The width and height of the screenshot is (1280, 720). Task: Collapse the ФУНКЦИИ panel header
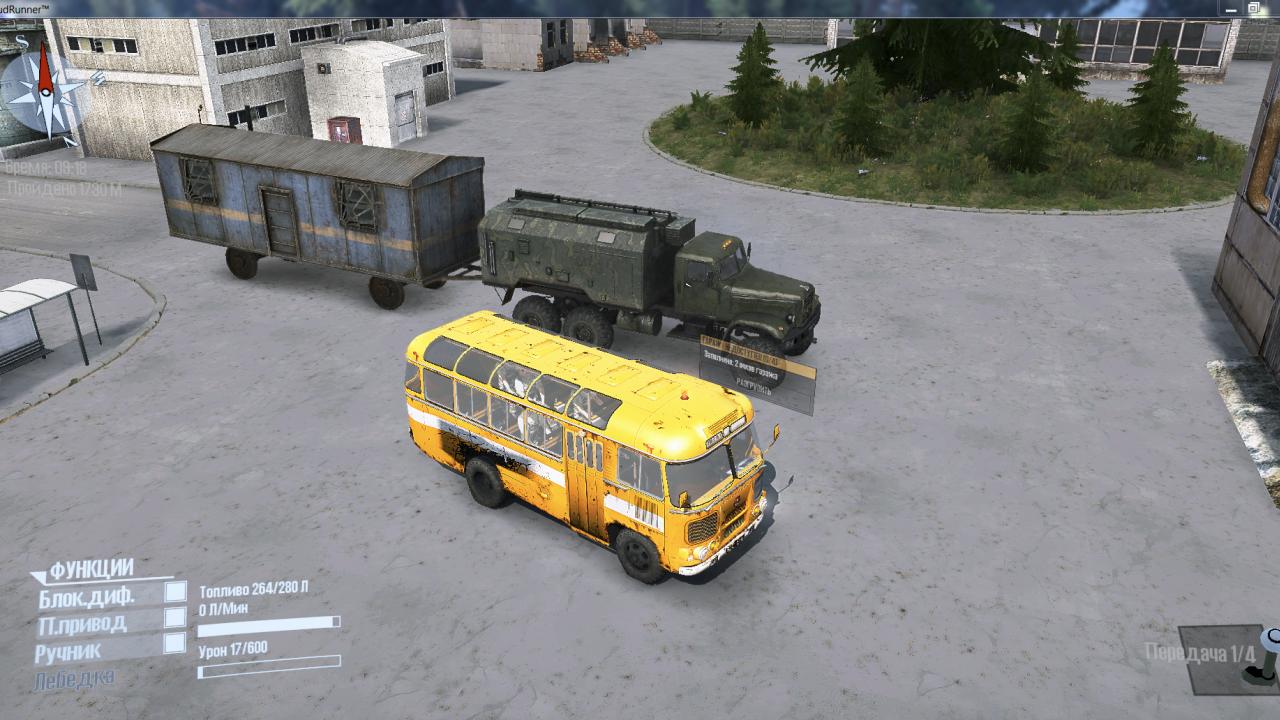[90, 569]
